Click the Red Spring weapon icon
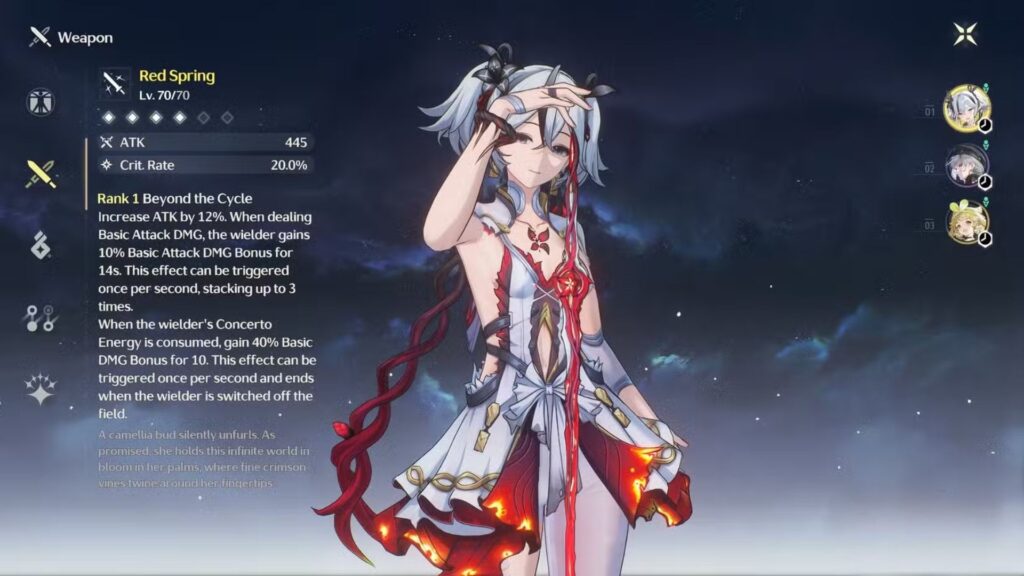 point(115,83)
